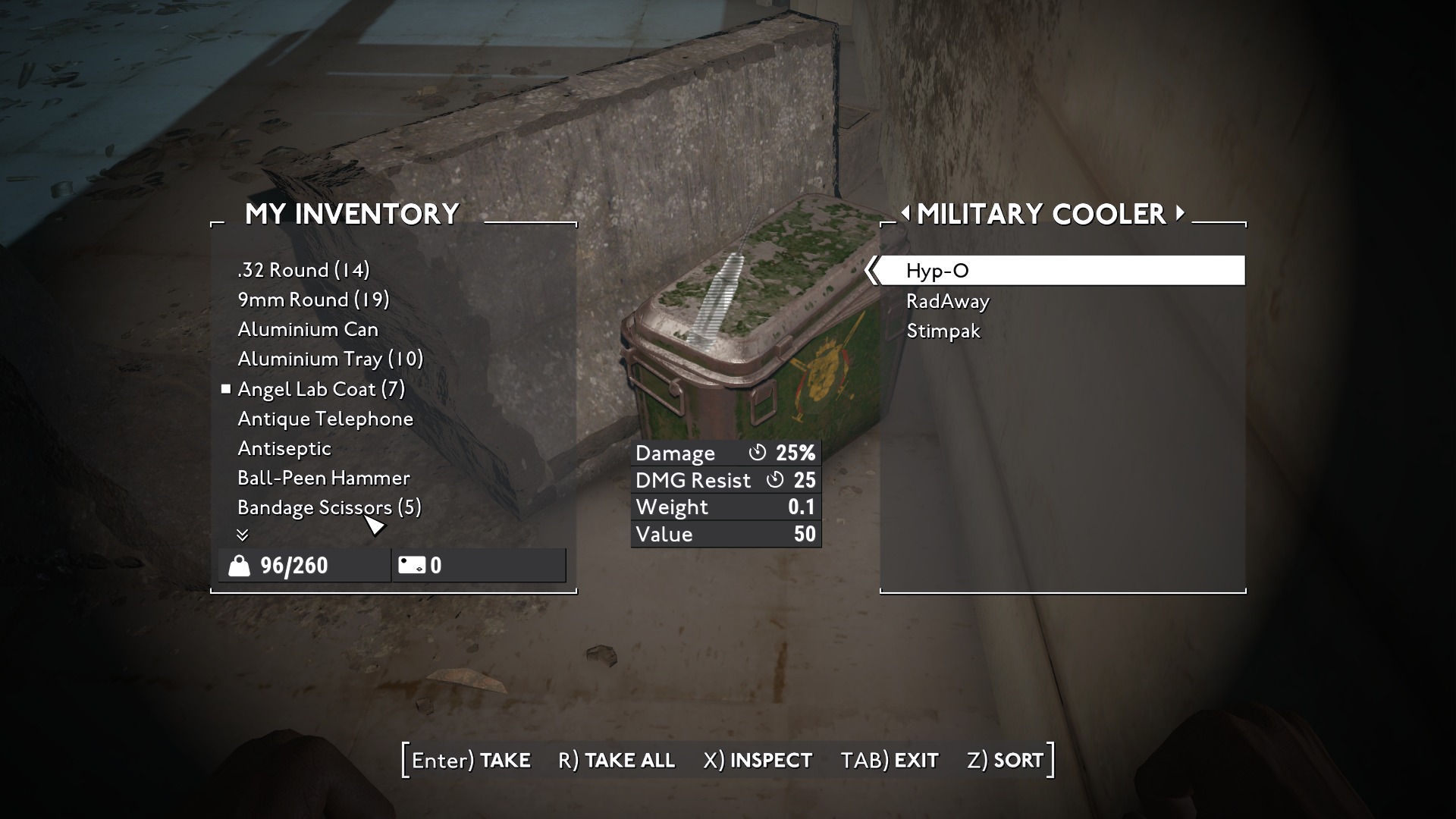
Task: Pick Aluminium Tray from the inventory
Action: (x=330, y=359)
